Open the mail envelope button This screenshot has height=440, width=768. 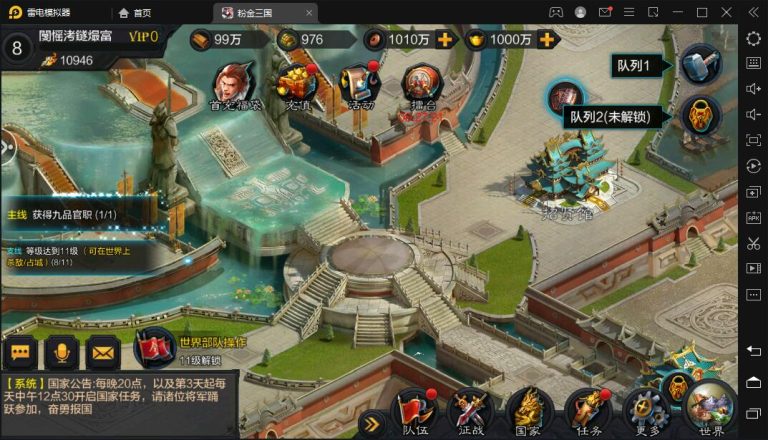pos(102,352)
